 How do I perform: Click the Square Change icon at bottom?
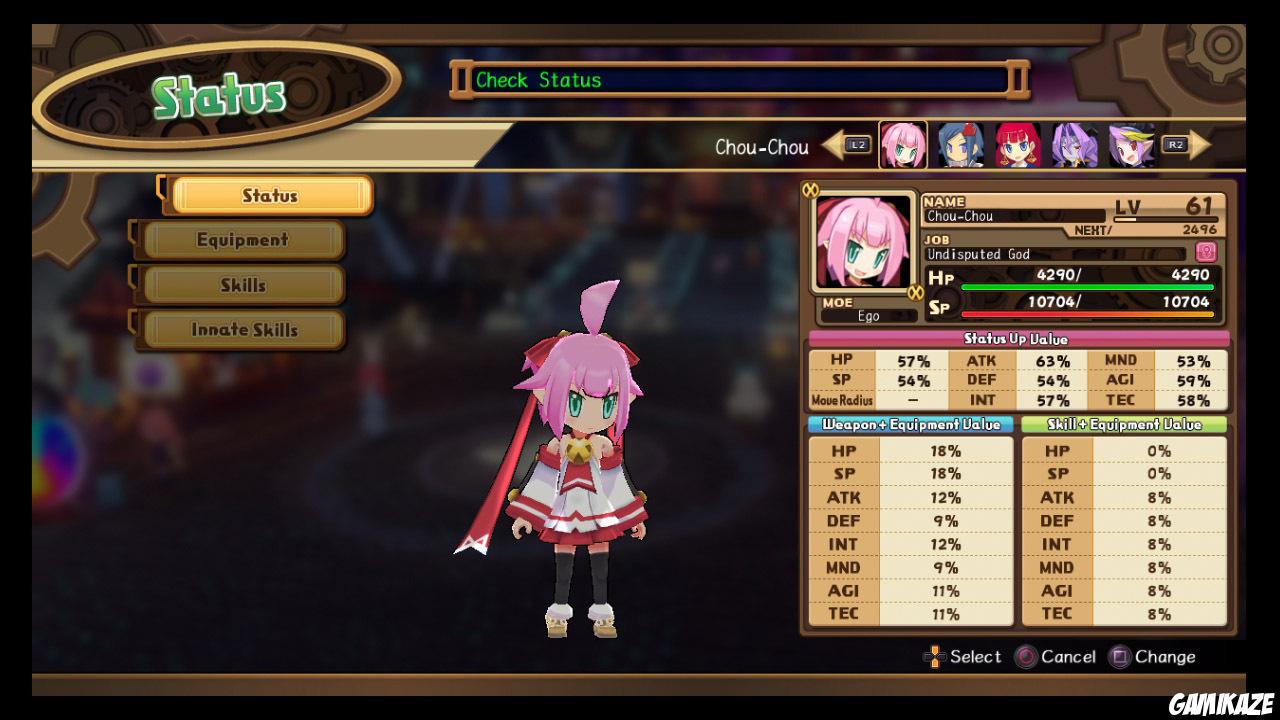point(1119,657)
